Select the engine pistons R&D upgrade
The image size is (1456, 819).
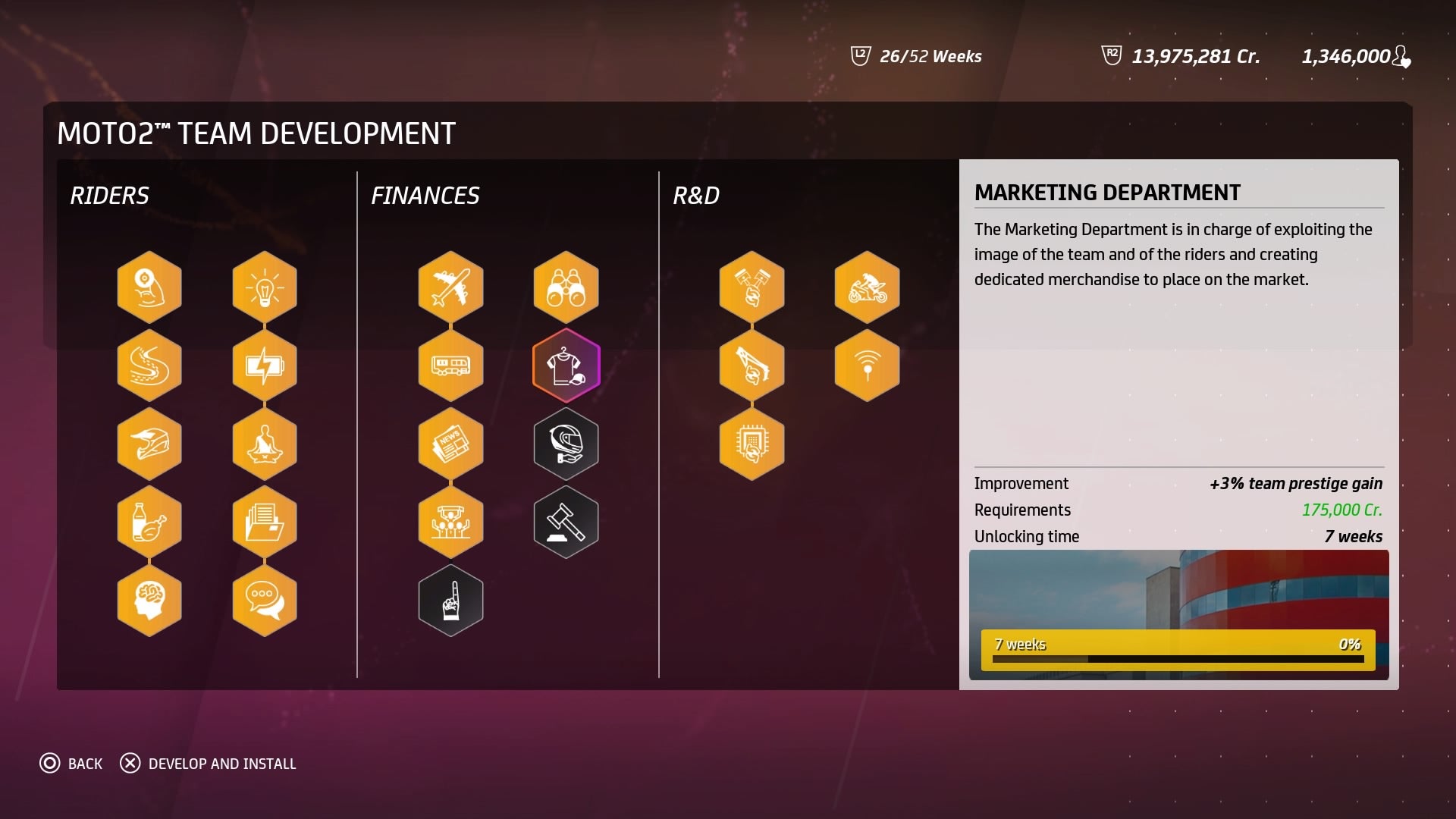pyautogui.click(x=752, y=287)
